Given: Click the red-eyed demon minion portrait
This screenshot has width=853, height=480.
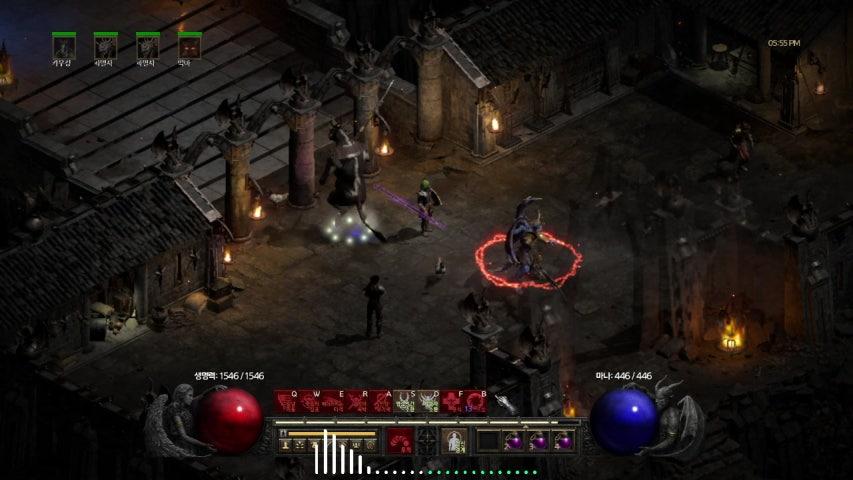Looking at the screenshot, I should tap(189, 47).
